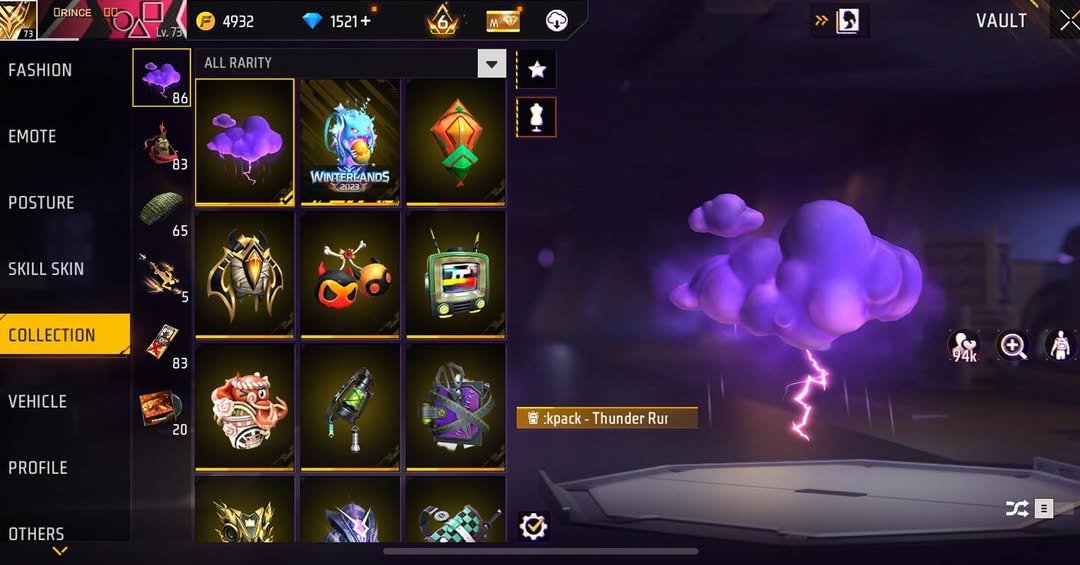
Task: Switch to the Emote section
Action: (32, 136)
